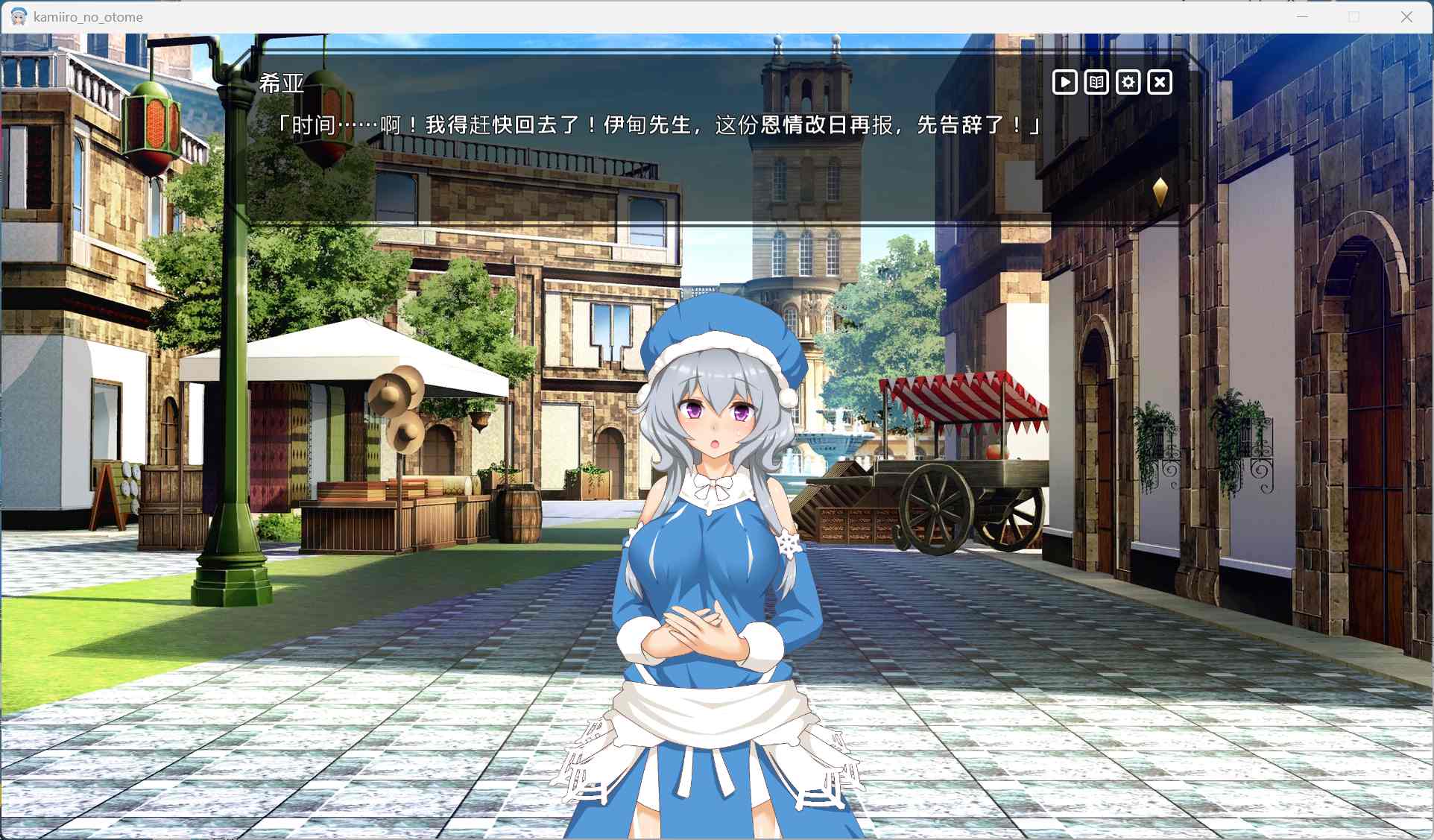
Task: Maximize the game window
Action: pos(1353,16)
